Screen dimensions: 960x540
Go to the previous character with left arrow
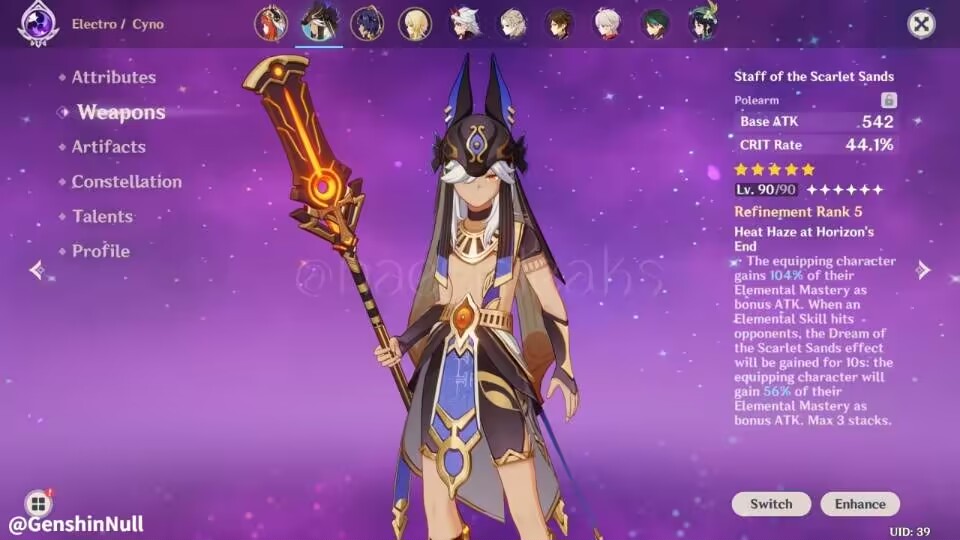(37, 270)
